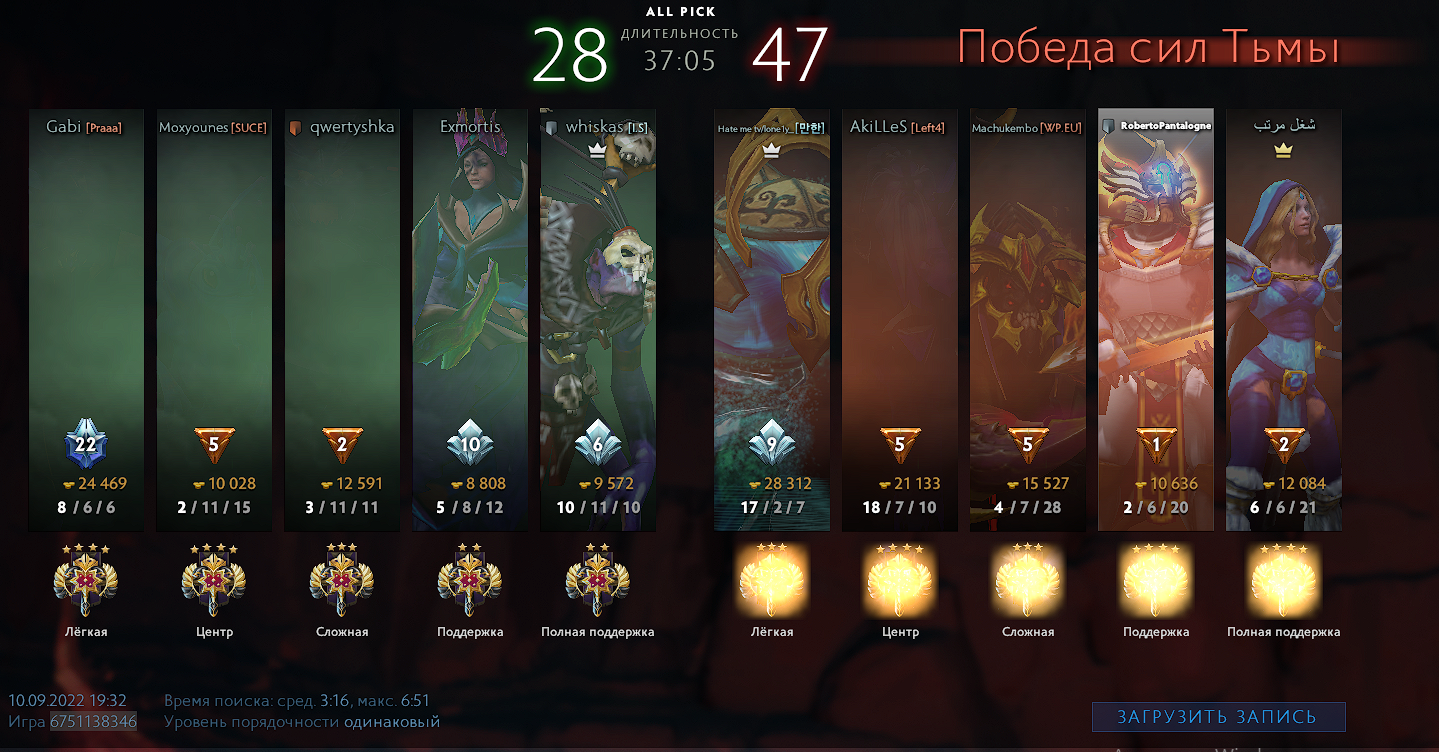1439x752 pixels.
Task: Click Gabi's rank 22 medal
Action: click(86, 443)
